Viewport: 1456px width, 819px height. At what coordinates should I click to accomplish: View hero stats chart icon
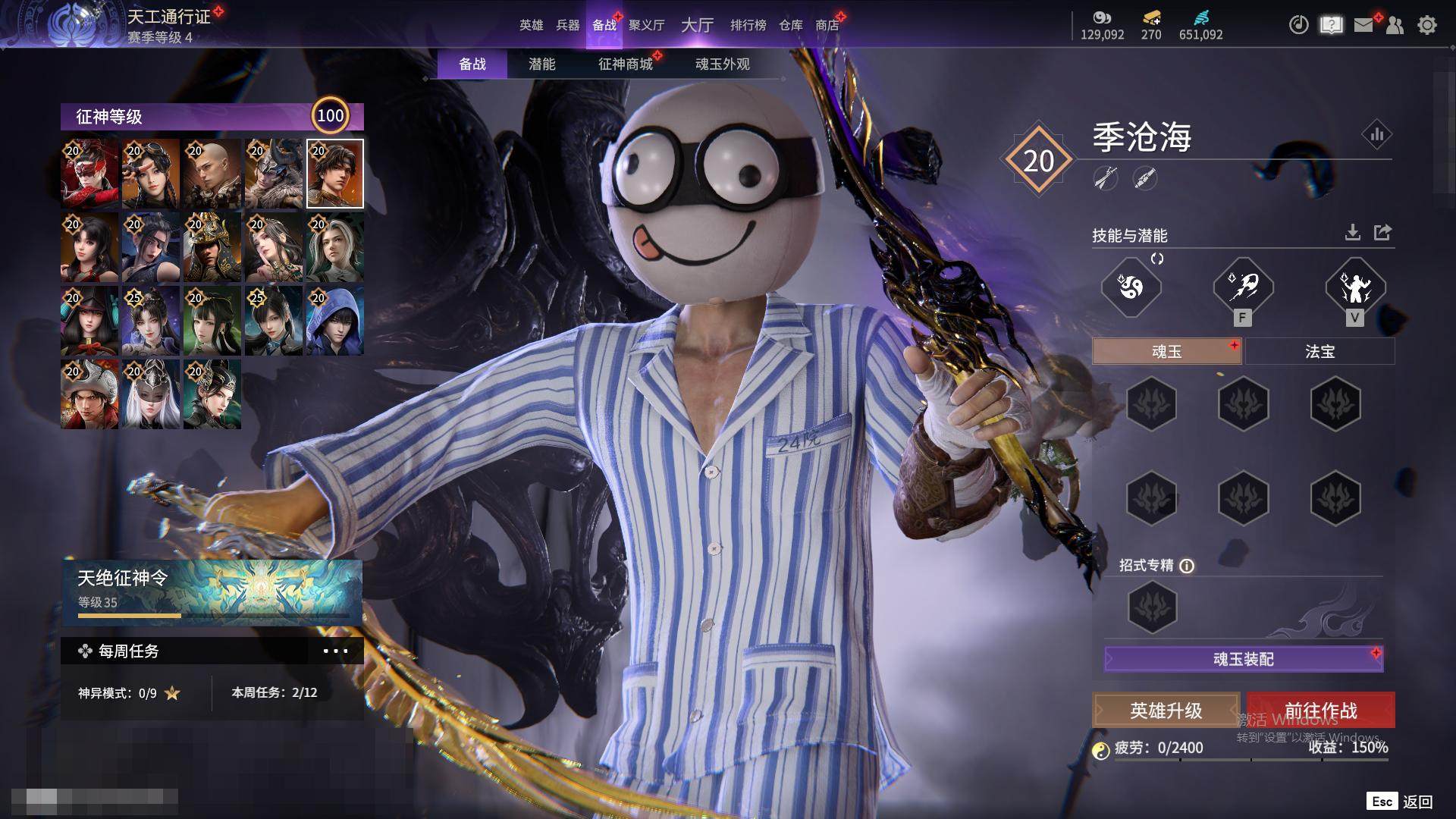coord(1376,135)
